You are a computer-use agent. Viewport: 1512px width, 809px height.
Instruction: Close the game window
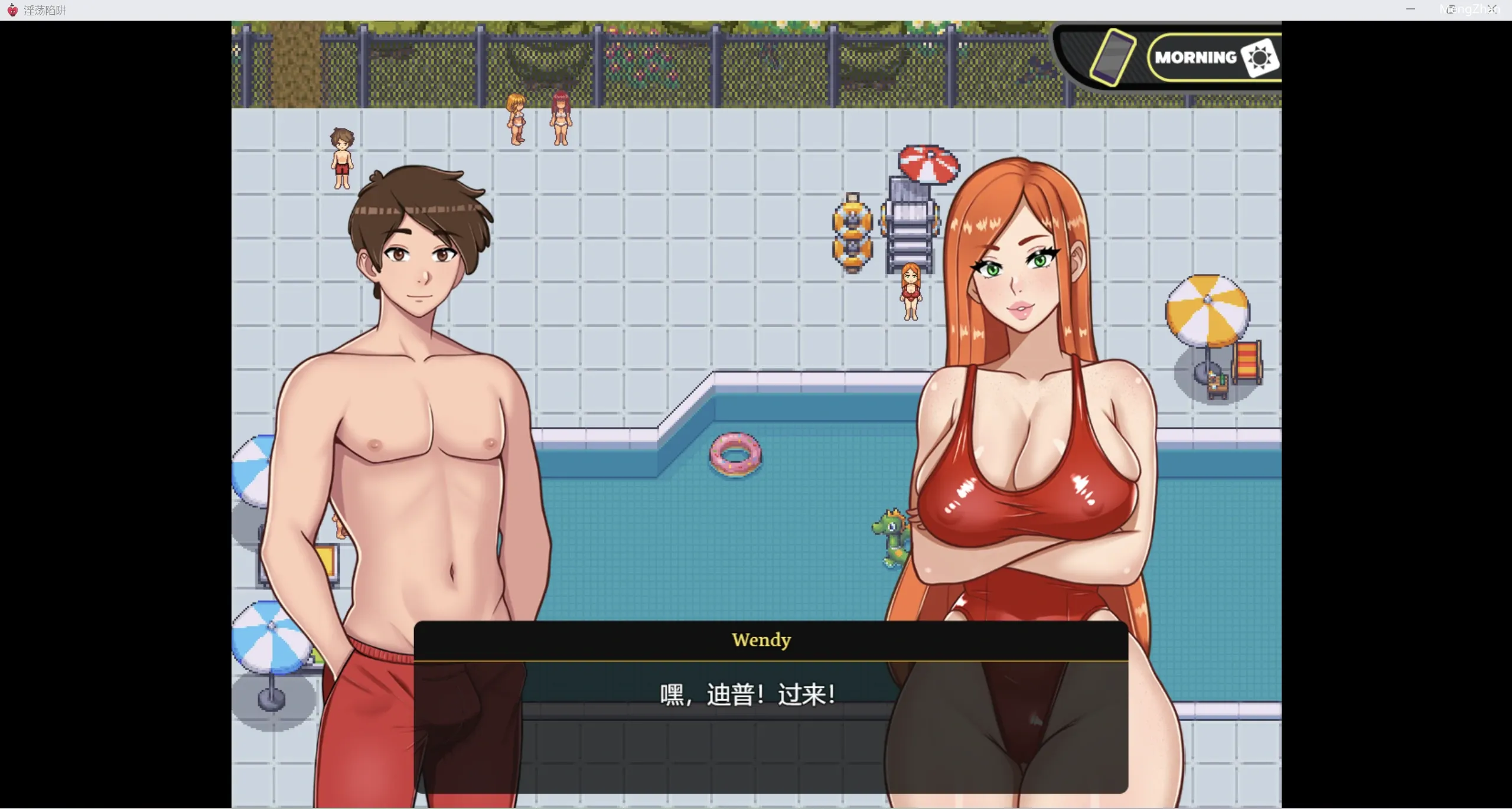click(x=1492, y=9)
